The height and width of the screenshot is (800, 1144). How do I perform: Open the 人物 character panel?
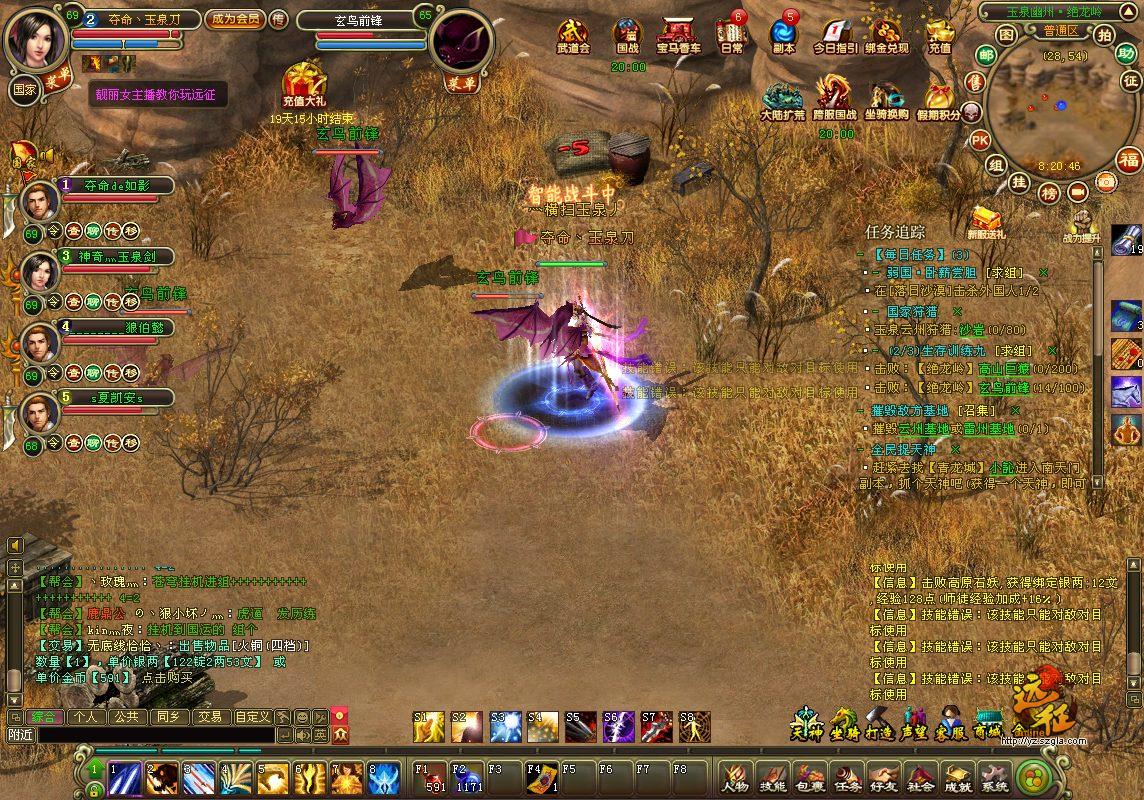coord(736,778)
